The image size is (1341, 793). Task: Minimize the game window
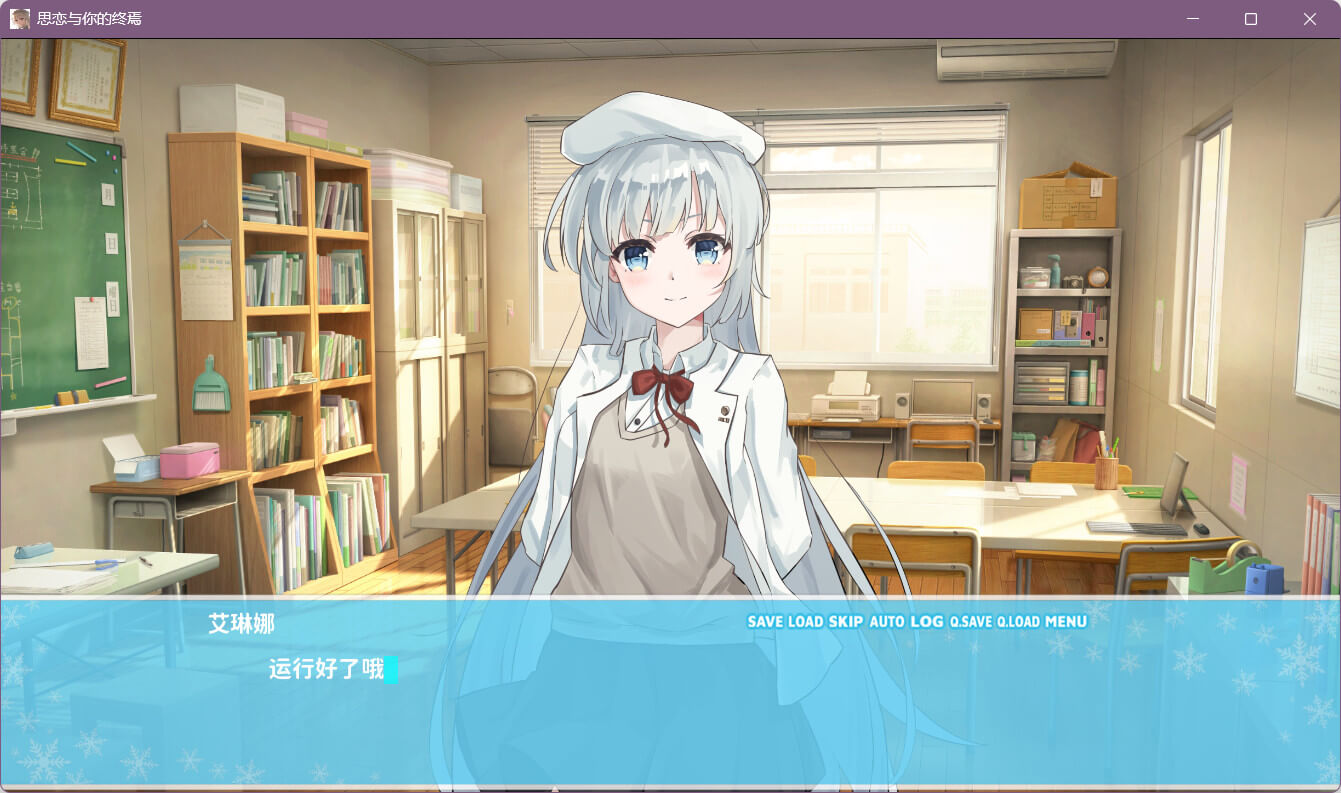click(x=1191, y=19)
